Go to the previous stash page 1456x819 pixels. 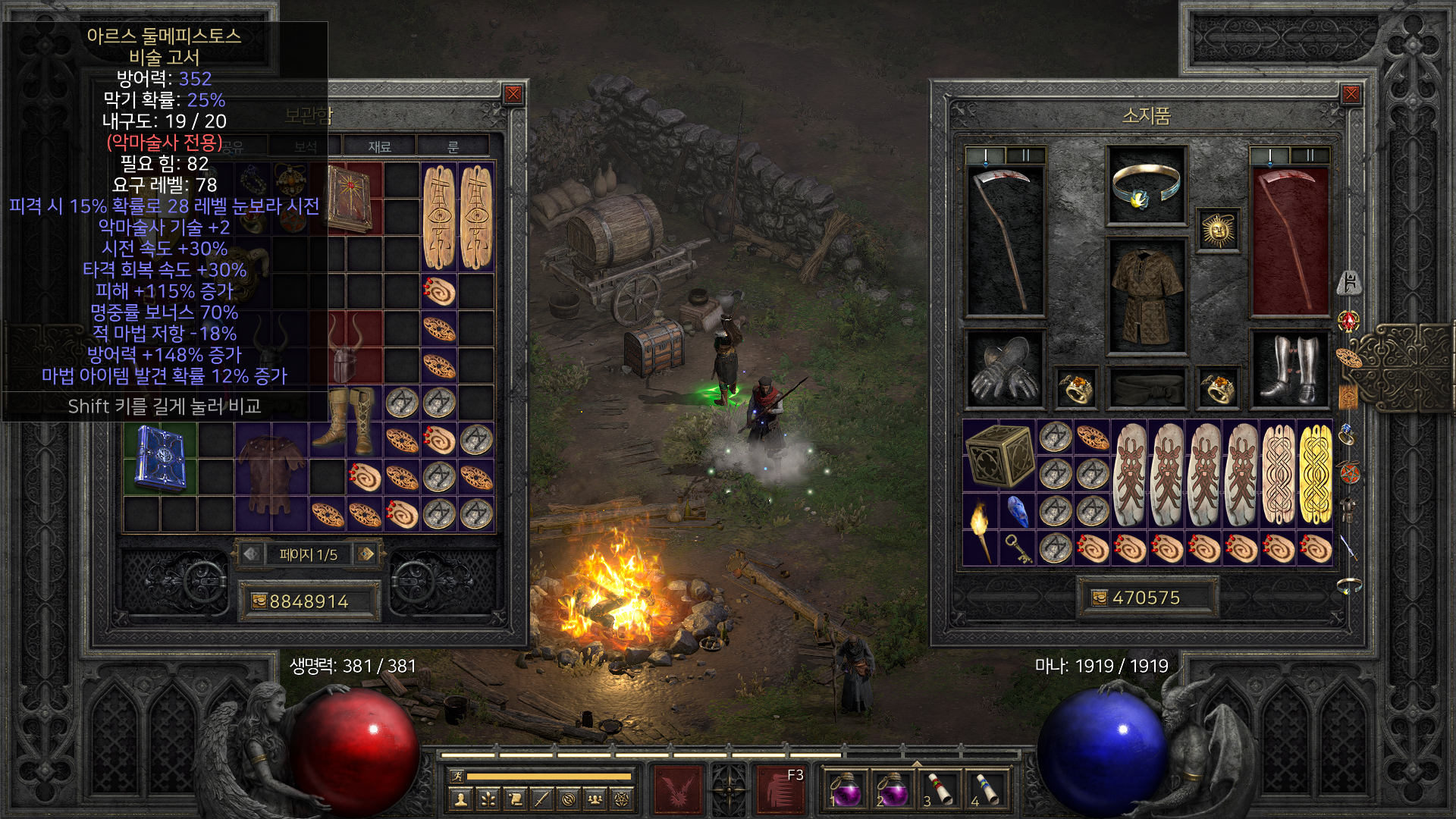(251, 554)
